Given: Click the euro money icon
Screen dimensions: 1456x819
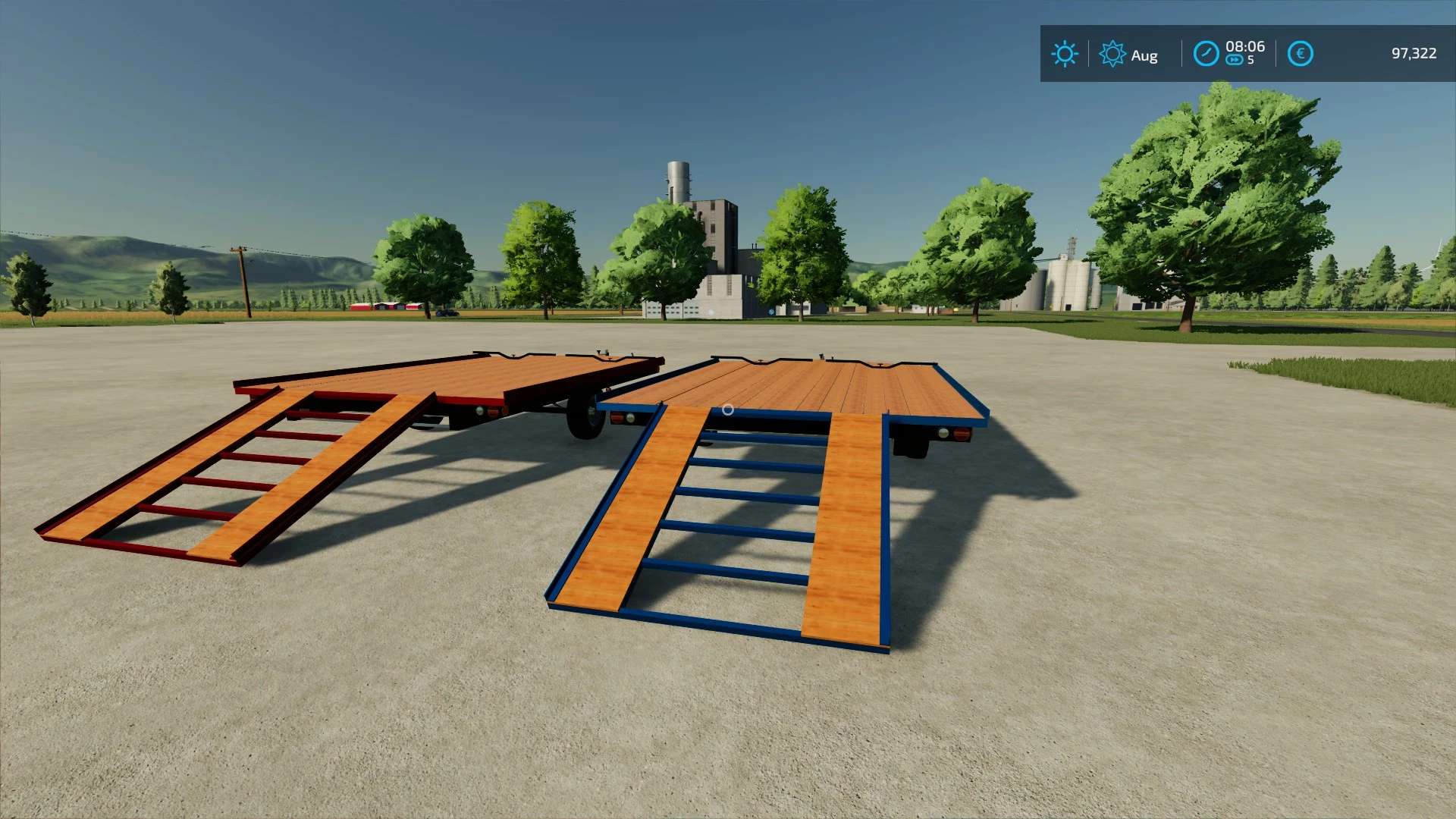Looking at the screenshot, I should pyautogui.click(x=1300, y=54).
